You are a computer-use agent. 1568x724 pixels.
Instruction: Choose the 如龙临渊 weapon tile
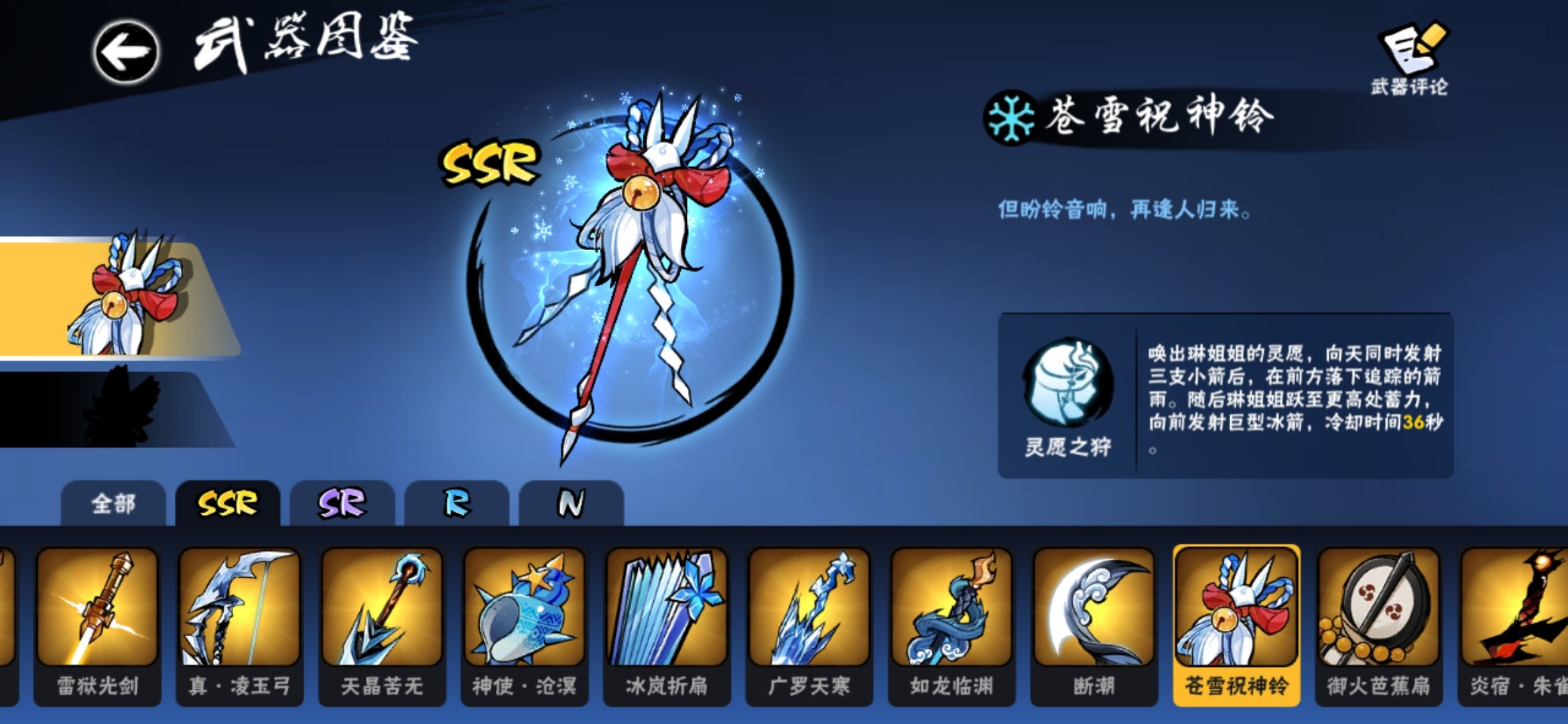pyautogui.click(x=952, y=623)
